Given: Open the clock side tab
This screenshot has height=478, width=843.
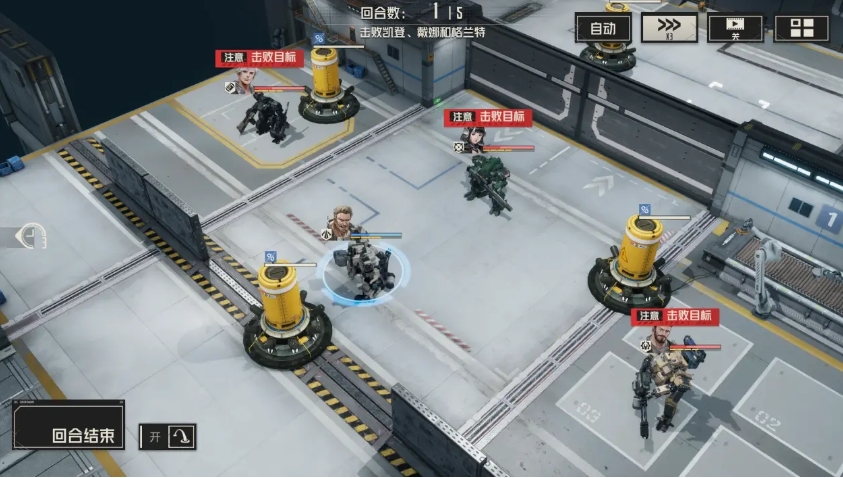Looking at the screenshot, I should tap(31, 237).
